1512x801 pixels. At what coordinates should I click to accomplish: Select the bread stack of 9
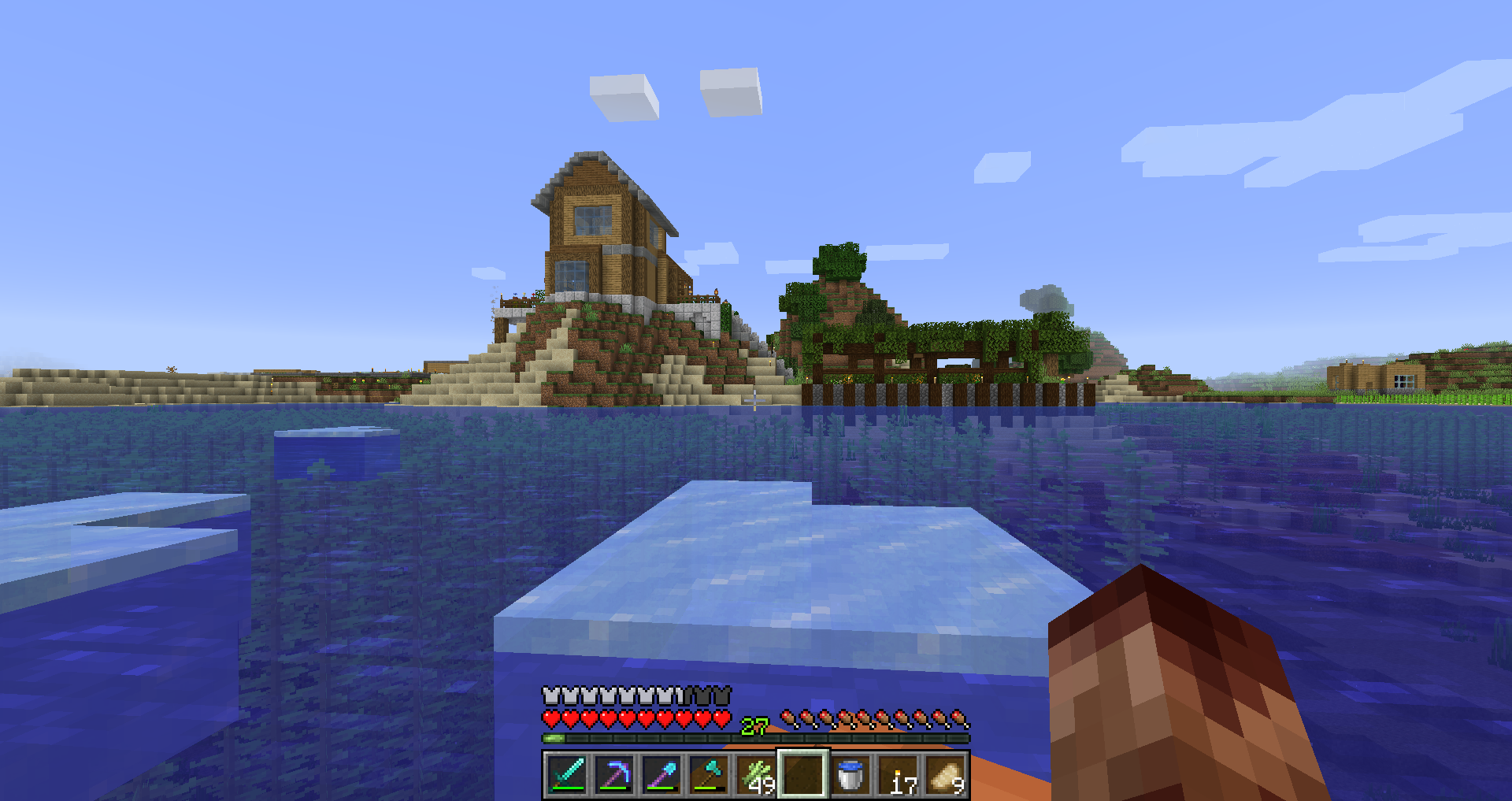click(945, 775)
